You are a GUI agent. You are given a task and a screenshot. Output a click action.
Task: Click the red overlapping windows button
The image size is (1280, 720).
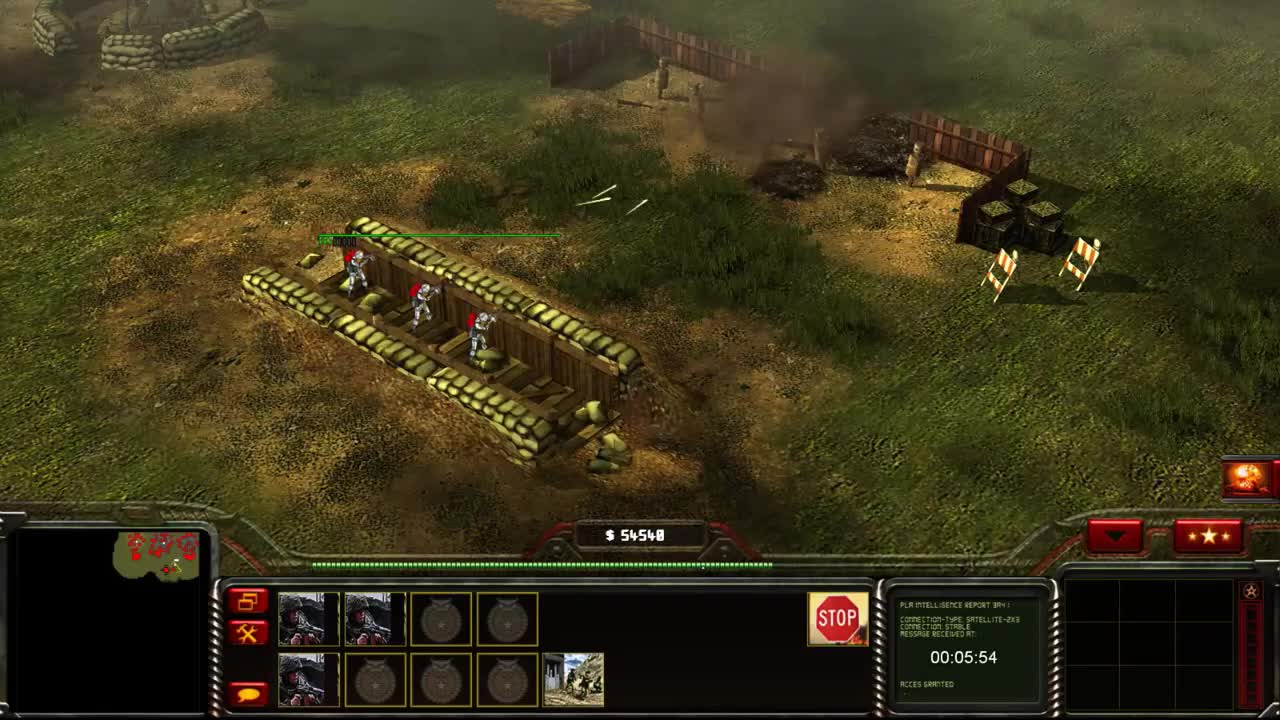point(248,600)
